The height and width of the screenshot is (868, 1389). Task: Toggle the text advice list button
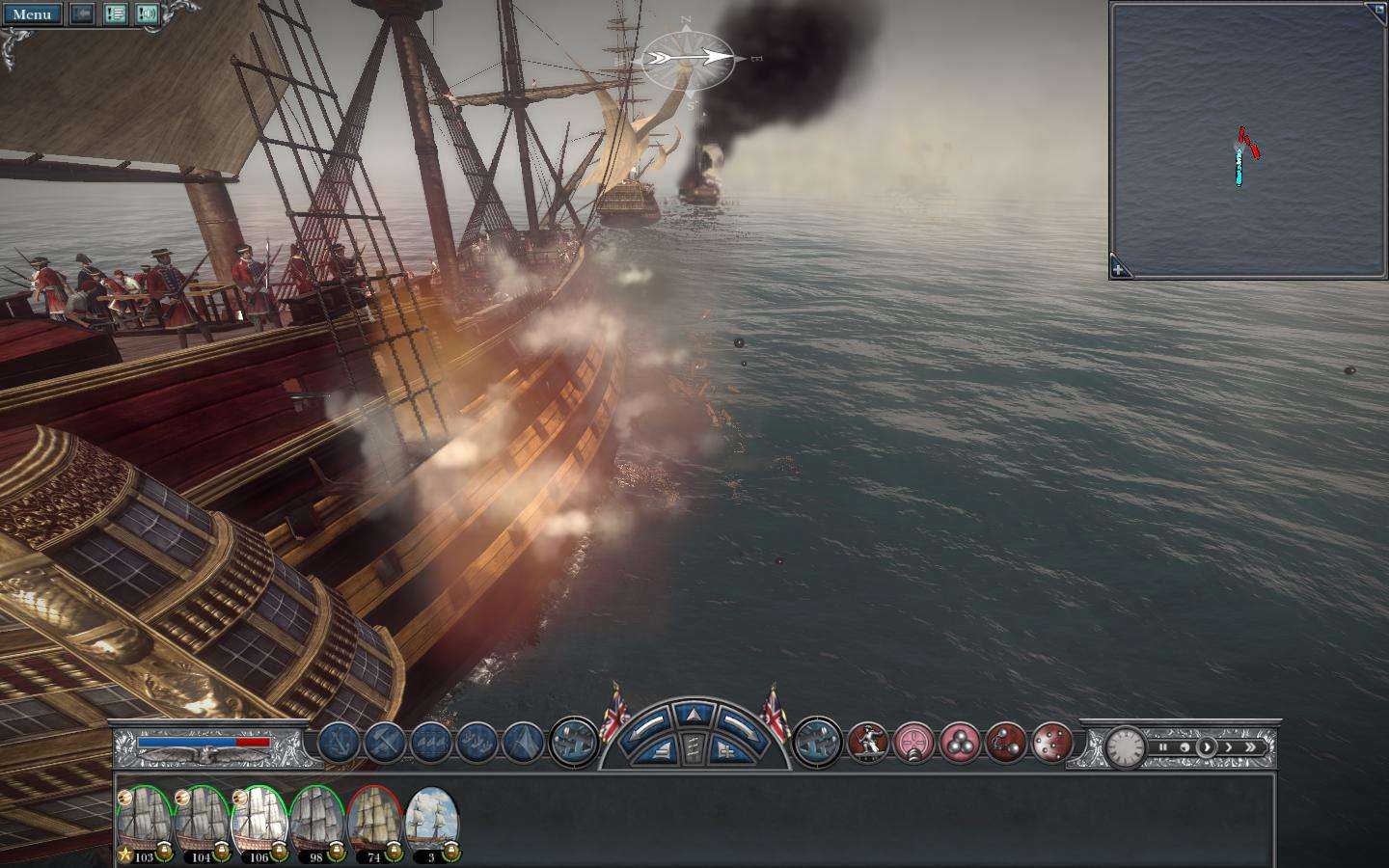116,14
